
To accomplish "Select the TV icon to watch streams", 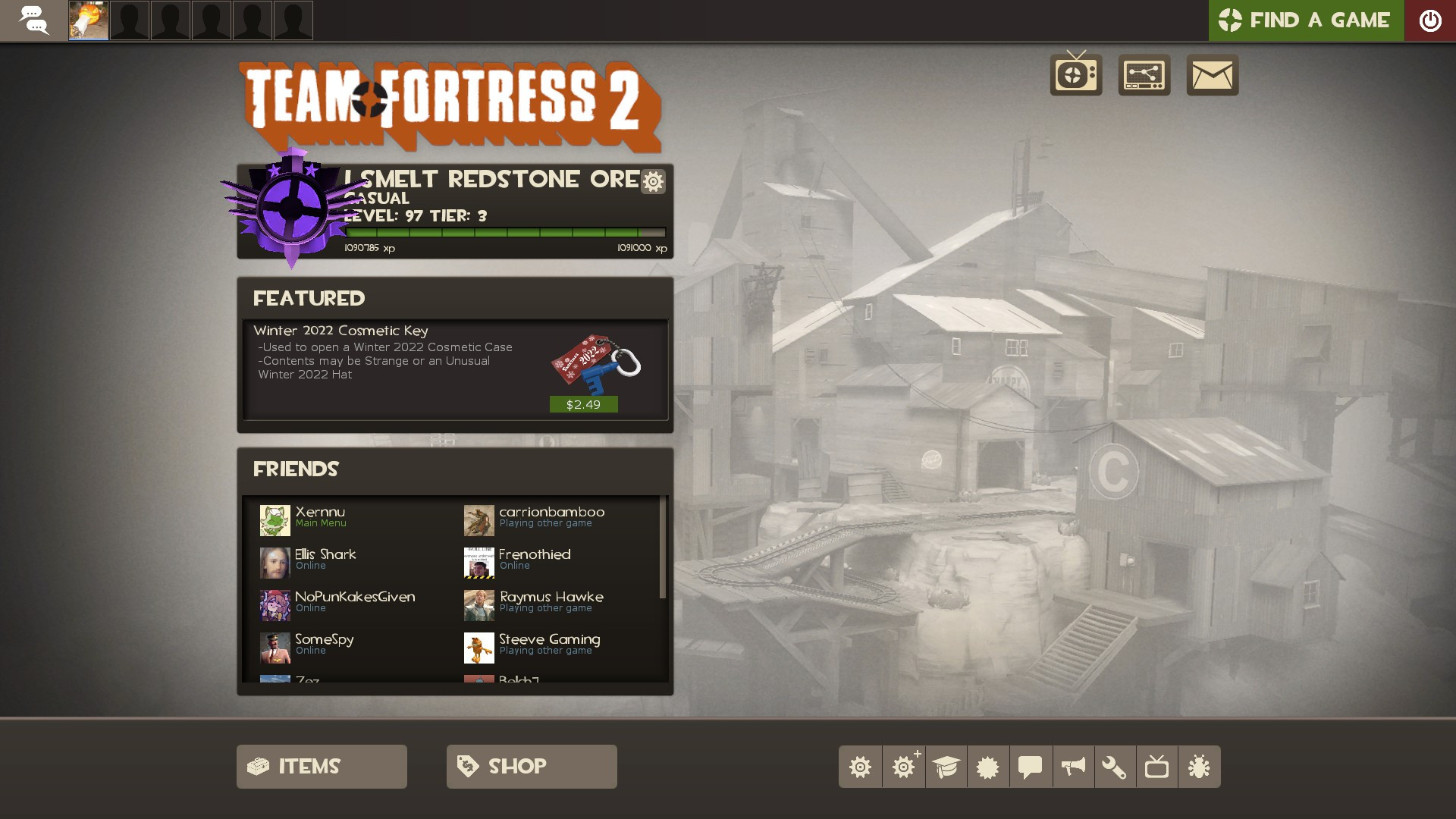I will (1075, 74).
